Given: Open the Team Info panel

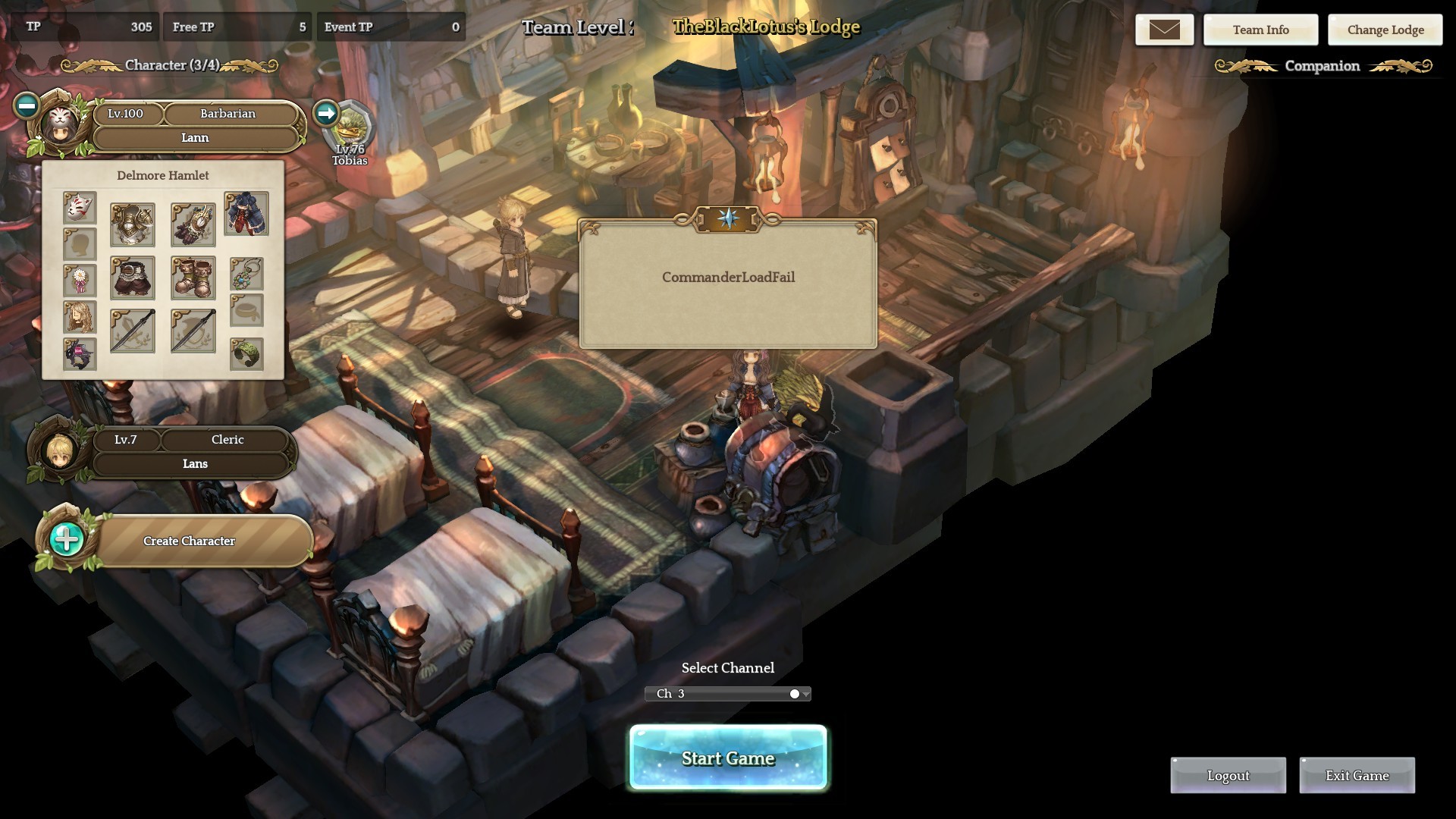Looking at the screenshot, I should tap(1260, 30).
